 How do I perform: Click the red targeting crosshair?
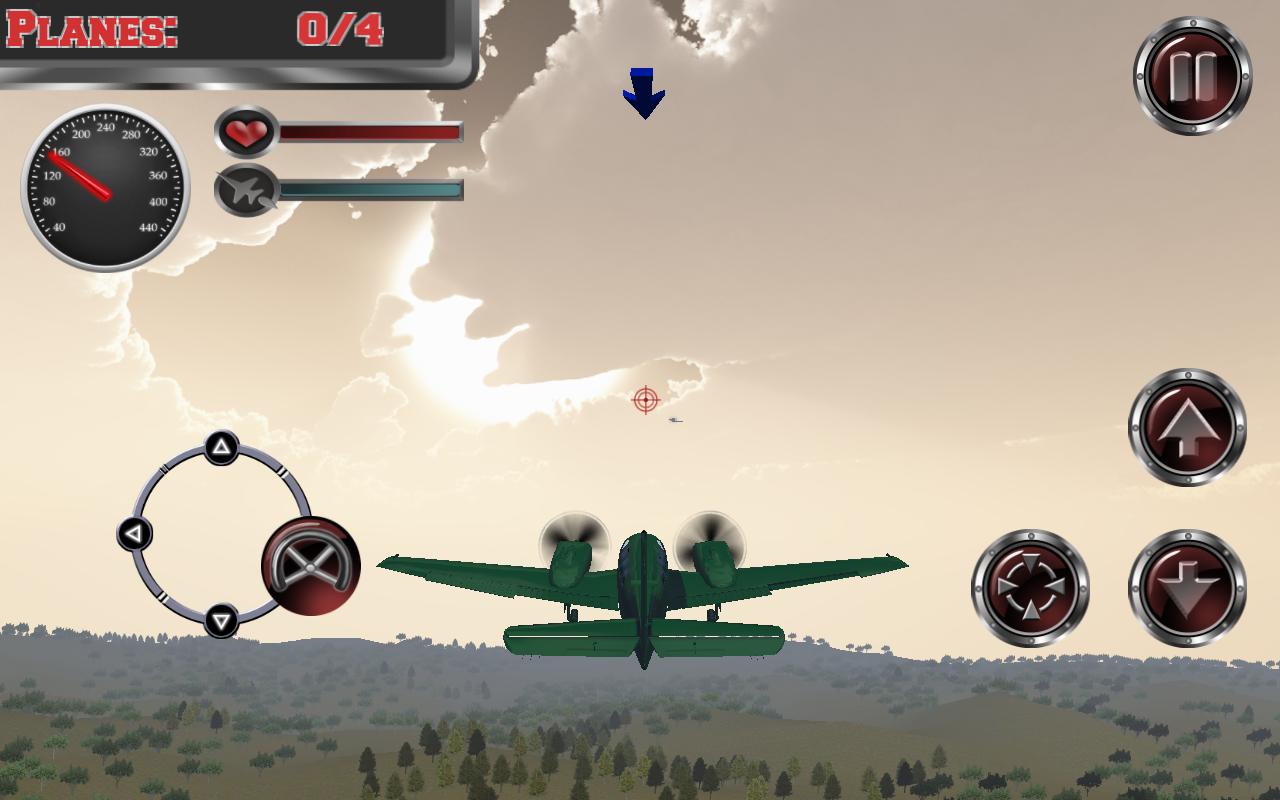point(646,400)
